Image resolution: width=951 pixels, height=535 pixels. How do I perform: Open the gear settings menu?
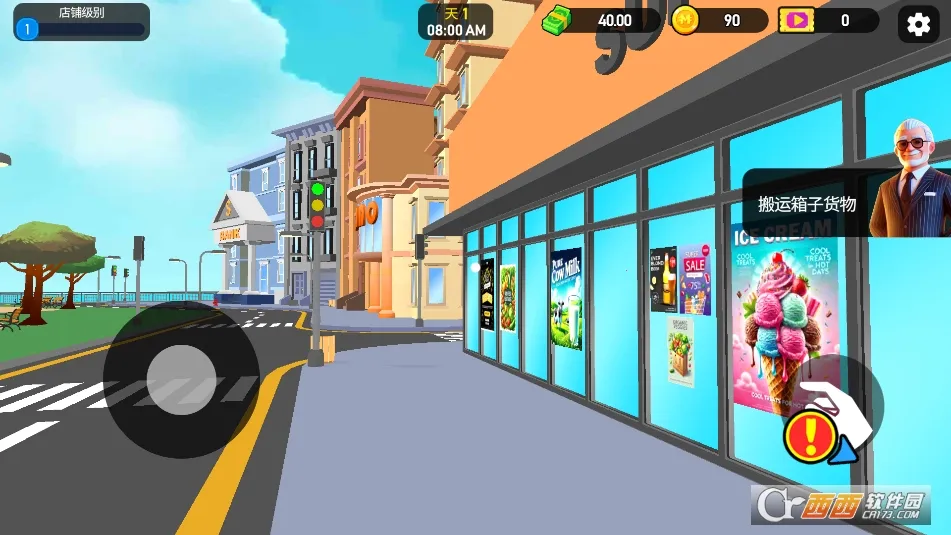[x=920, y=22]
